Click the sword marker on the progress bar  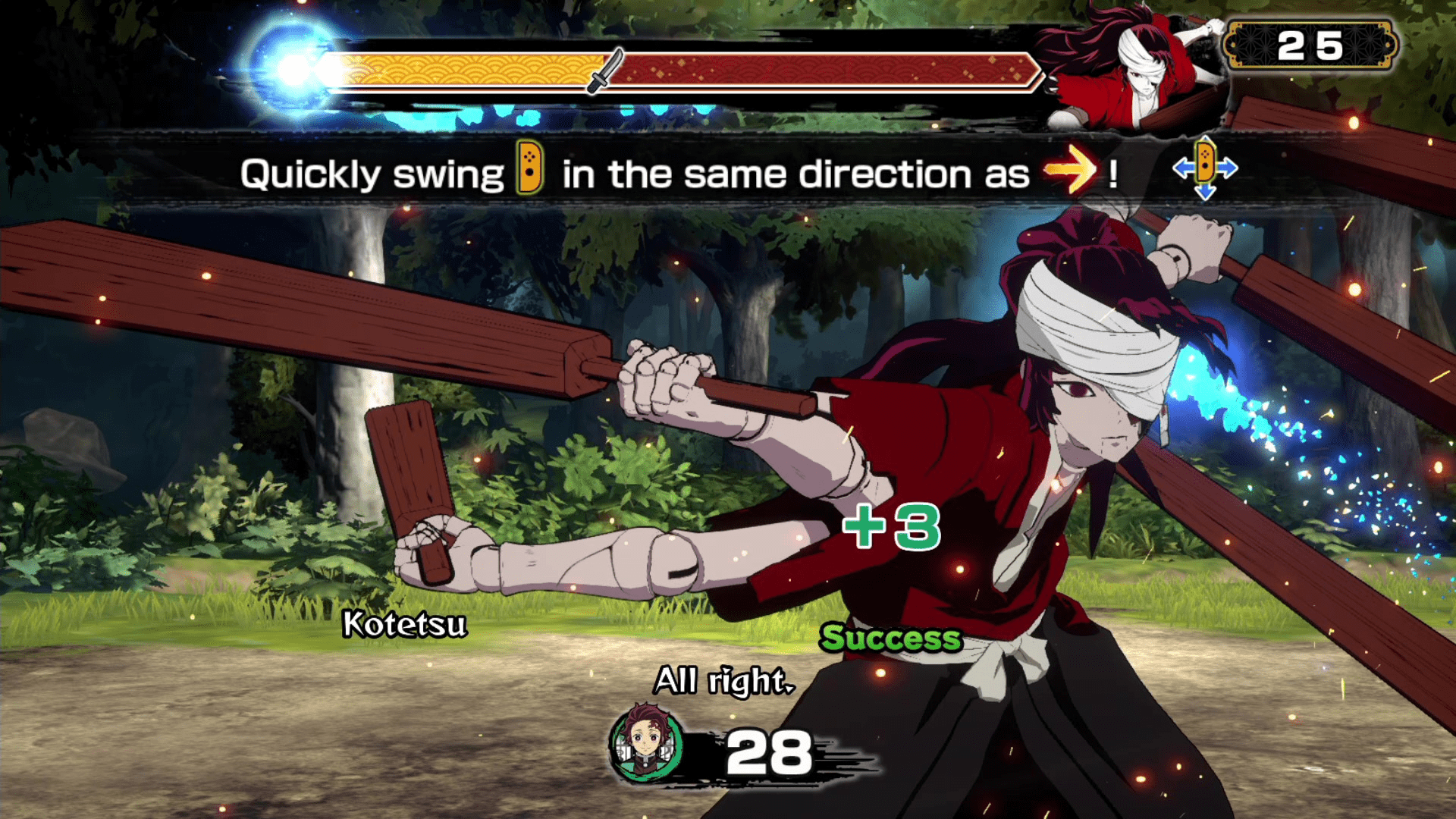coord(606,71)
